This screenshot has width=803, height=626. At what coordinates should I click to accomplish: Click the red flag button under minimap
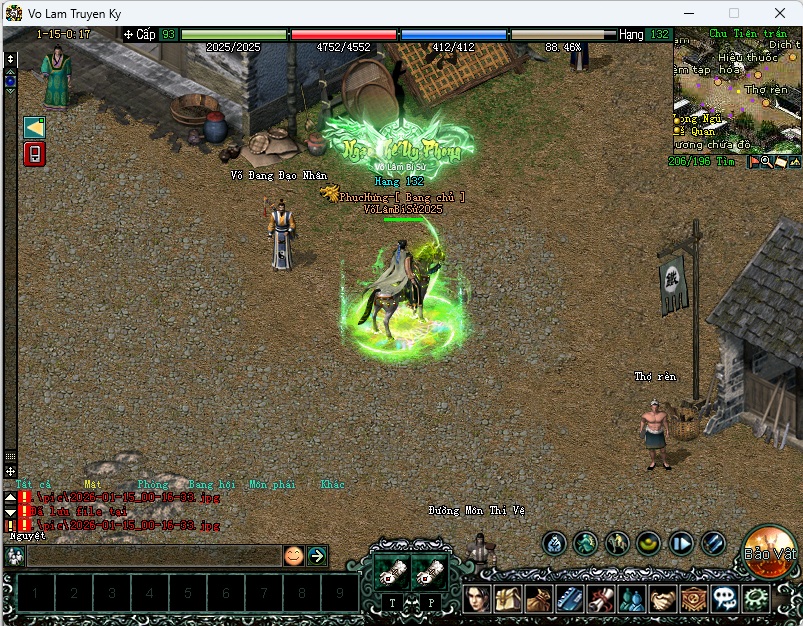(x=753, y=161)
